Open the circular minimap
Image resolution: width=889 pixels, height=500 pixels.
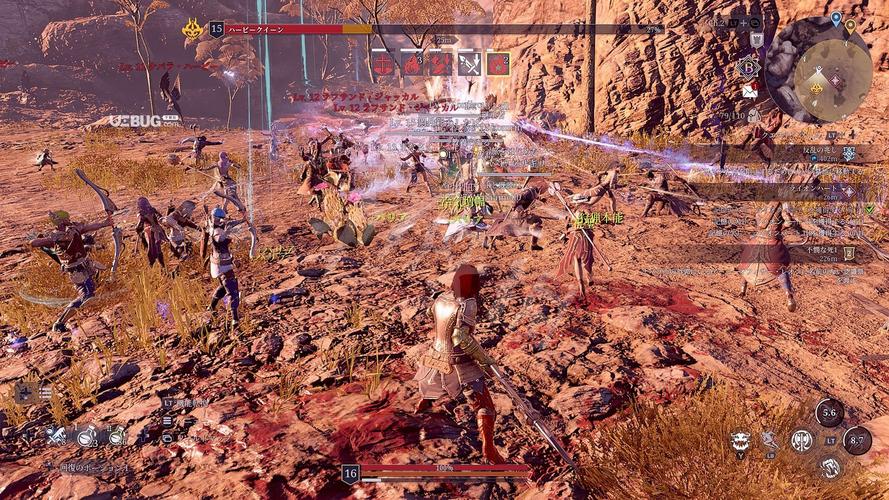click(x=831, y=73)
